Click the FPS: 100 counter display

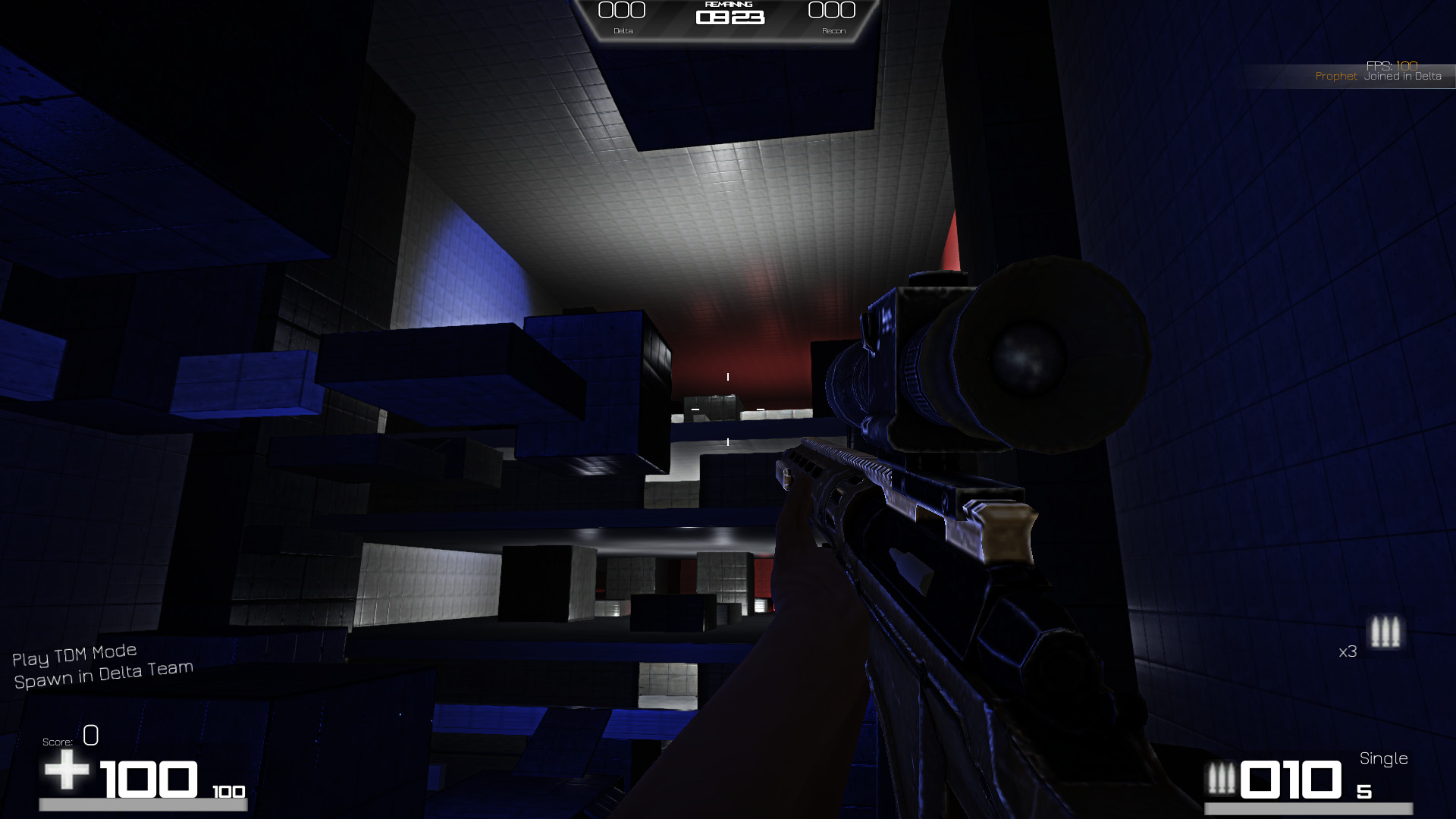pos(1392,64)
